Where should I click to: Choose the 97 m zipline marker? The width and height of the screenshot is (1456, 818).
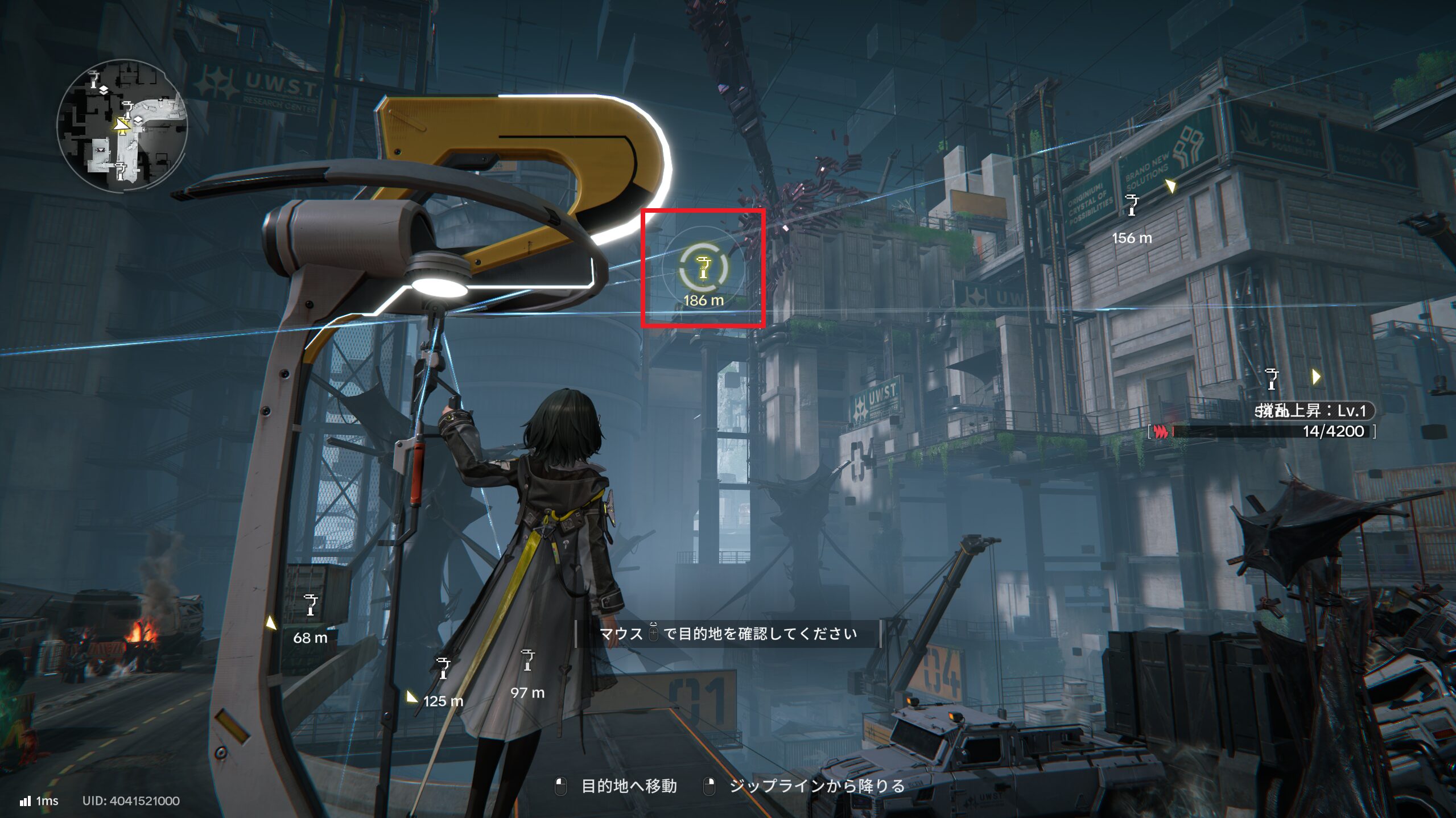click(527, 660)
